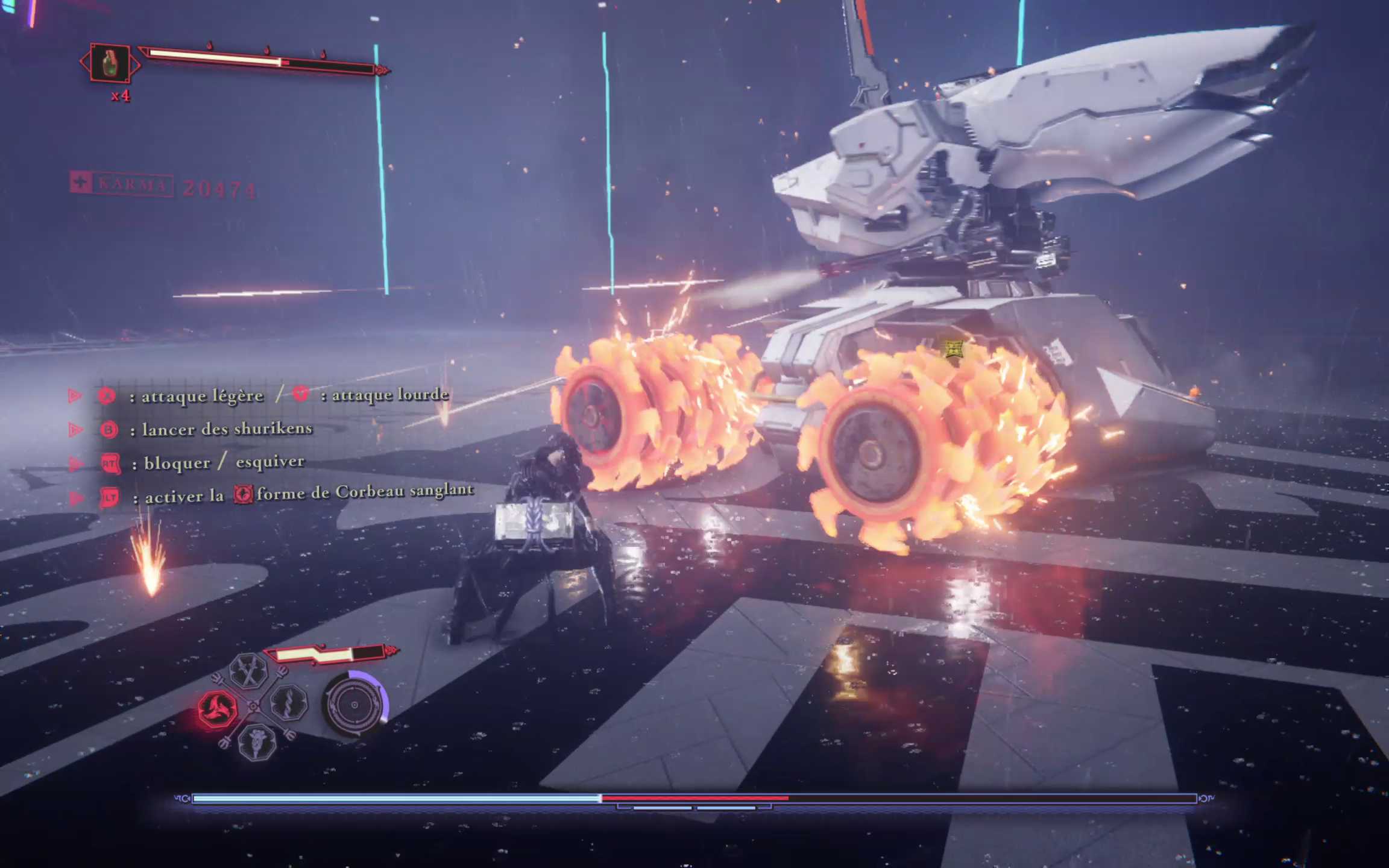Activate the glowing red raven skill
The image size is (1389, 868).
pos(218,708)
